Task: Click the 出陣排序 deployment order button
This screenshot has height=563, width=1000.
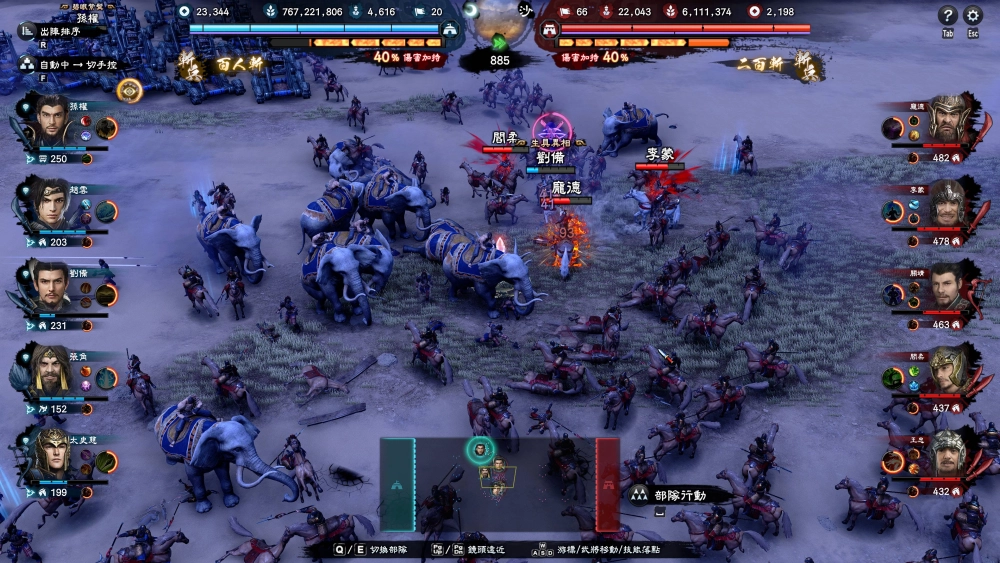Action: click(62, 31)
